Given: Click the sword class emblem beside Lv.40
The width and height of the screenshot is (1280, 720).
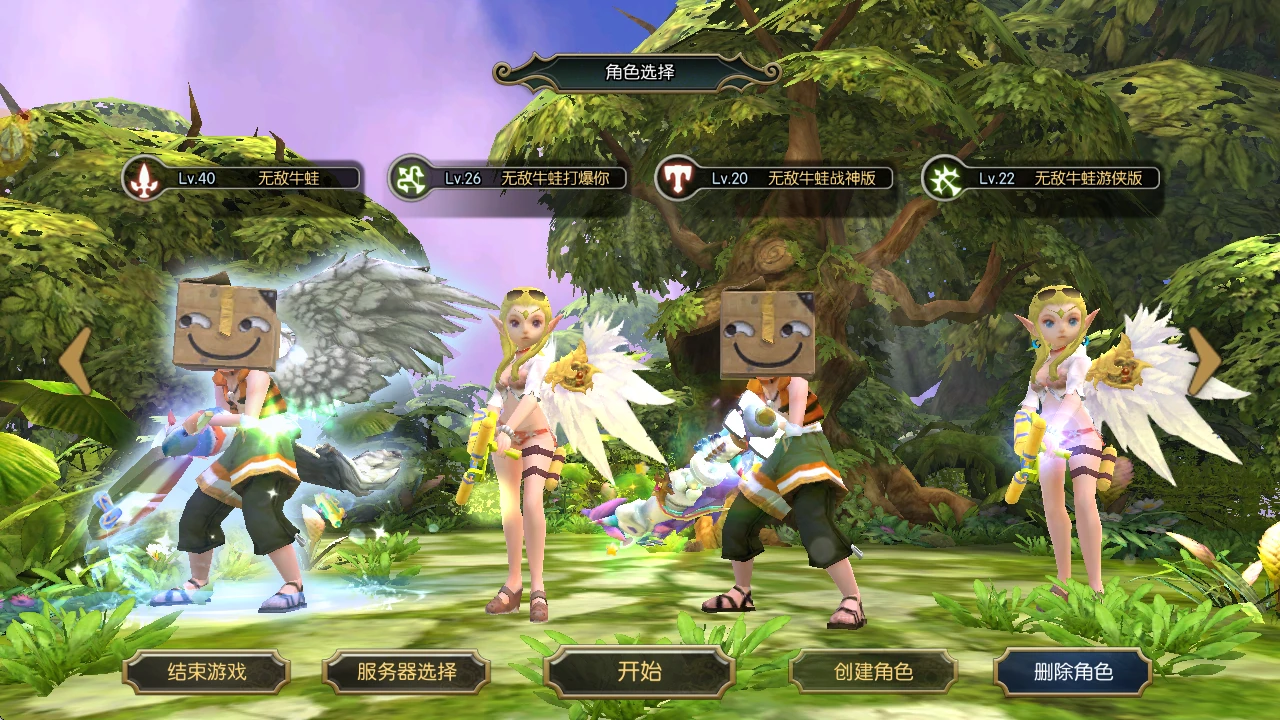Looking at the screenshot, I should coord(146,178).
